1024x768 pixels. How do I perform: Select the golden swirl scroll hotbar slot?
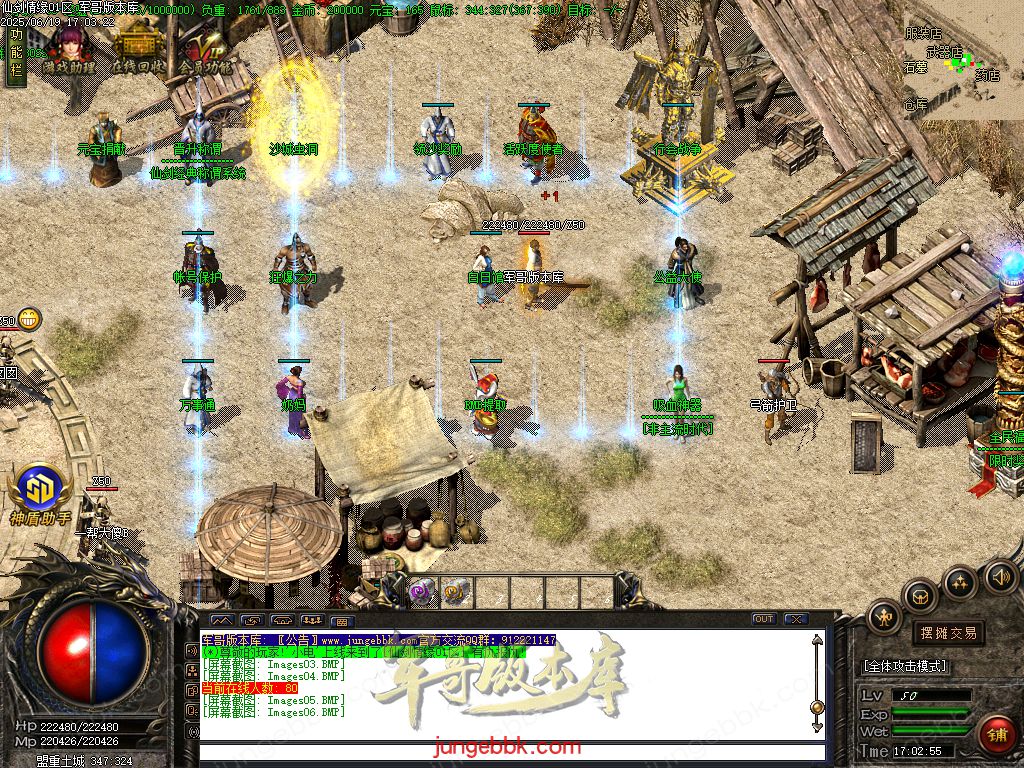click(455, 591)
